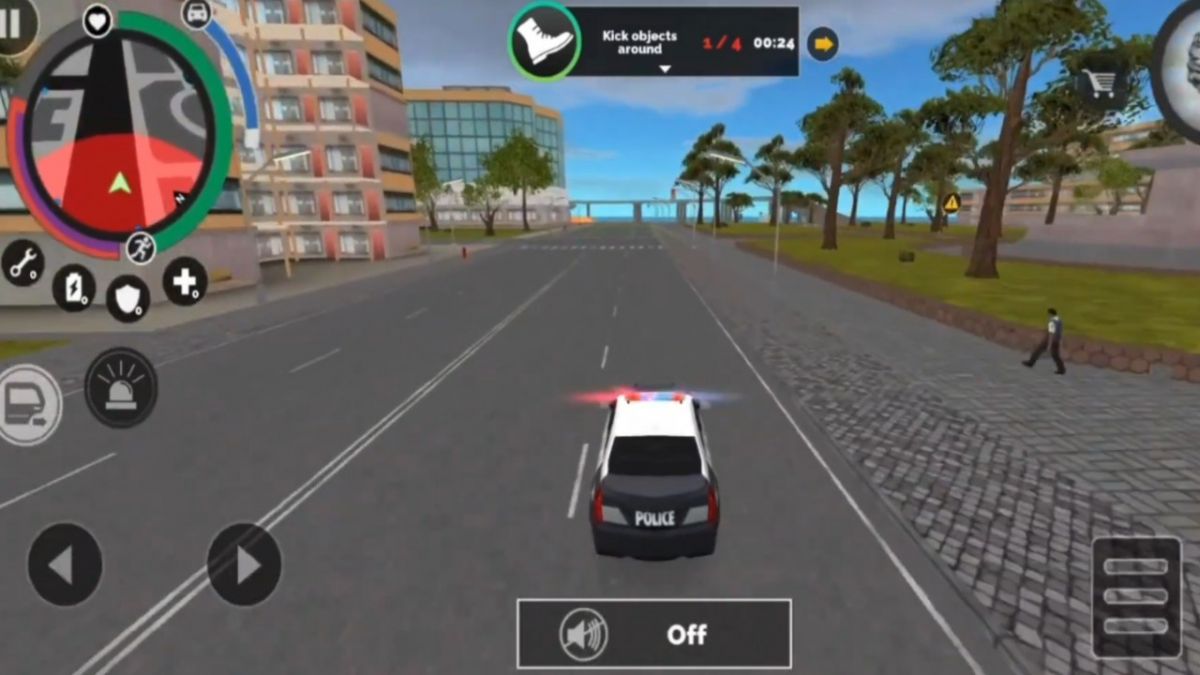Expand the Kick objects around quest panel
Screen dimensions: 1200x675
point(664,69)
